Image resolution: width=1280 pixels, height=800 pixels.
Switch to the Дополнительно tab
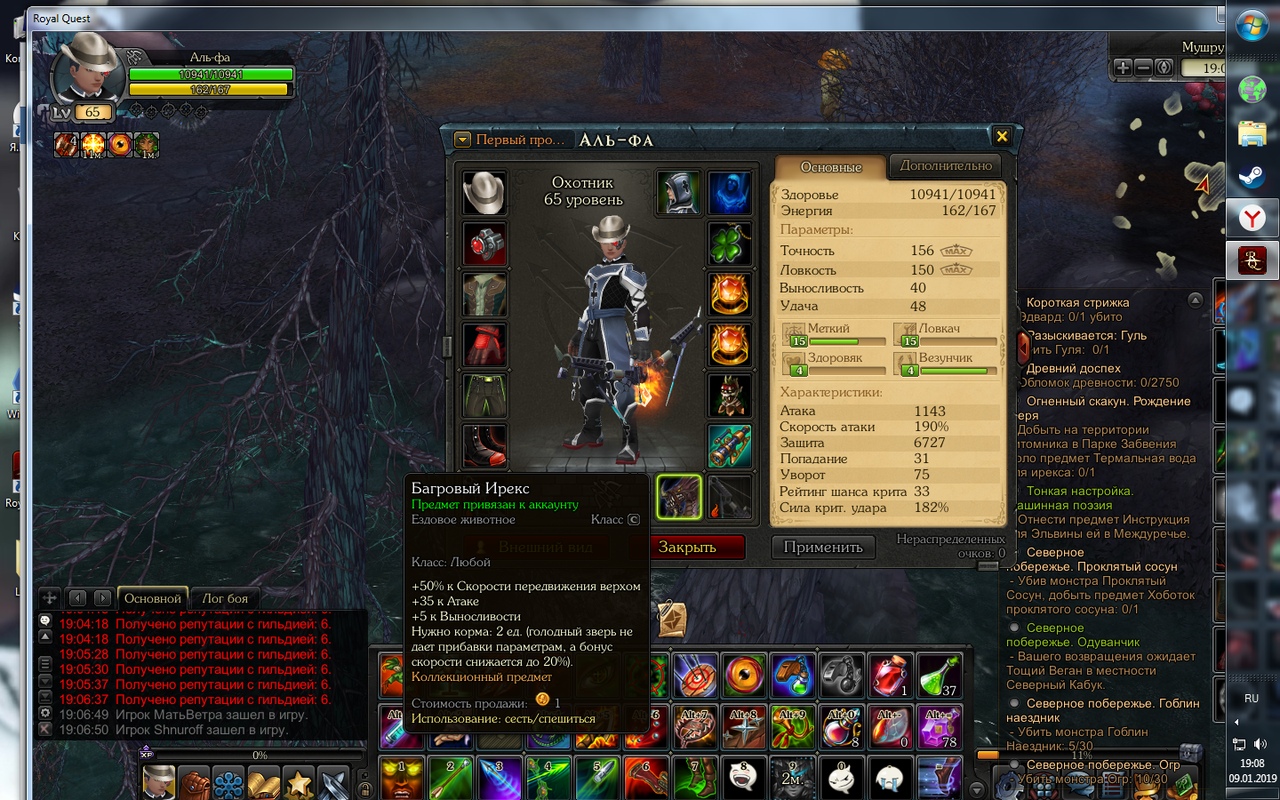click(x=945, y=166)
